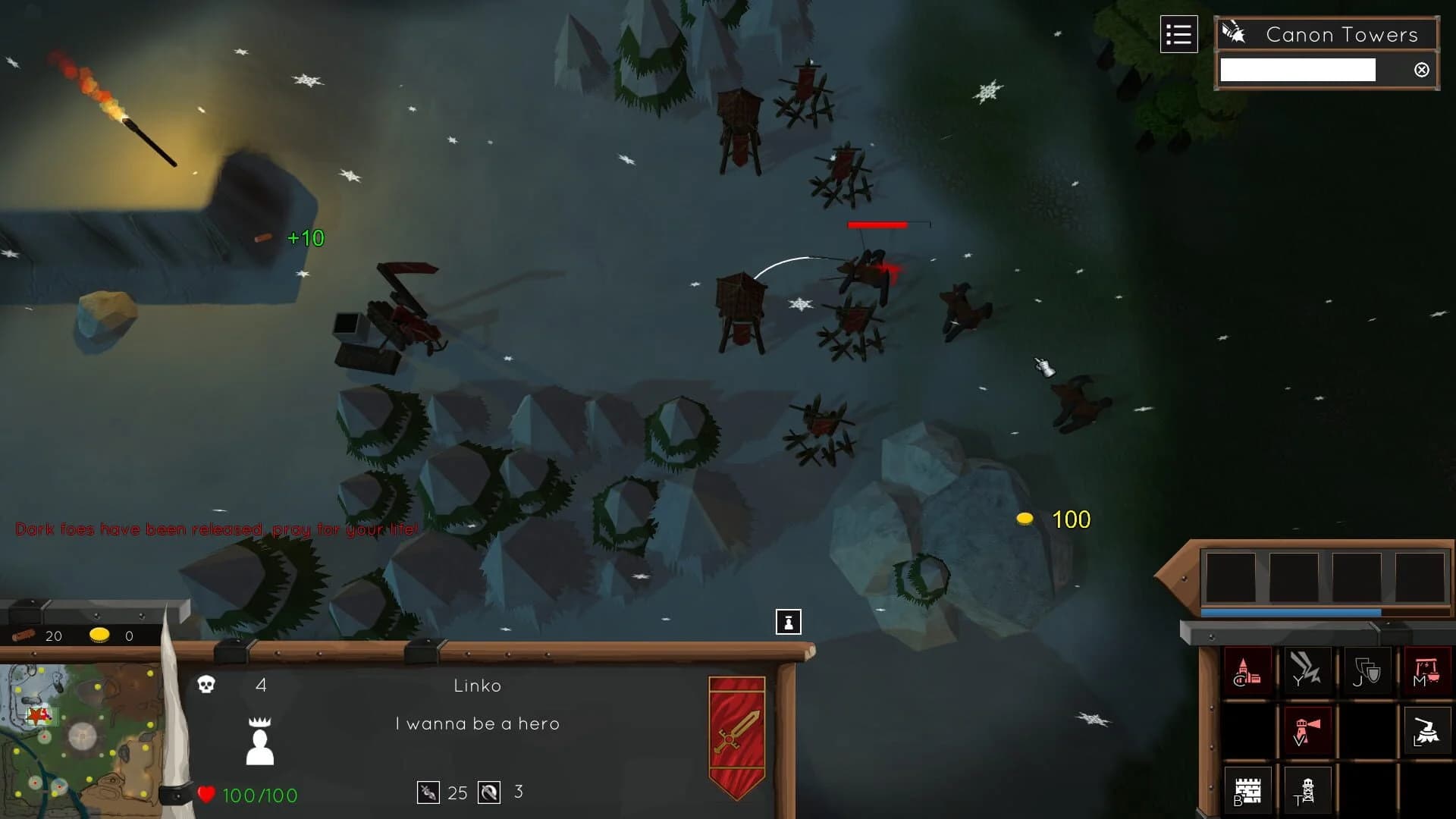Click the person info icon above the hero panel
The width and height of the screenshot is (1456, 819).
[788, 621]
